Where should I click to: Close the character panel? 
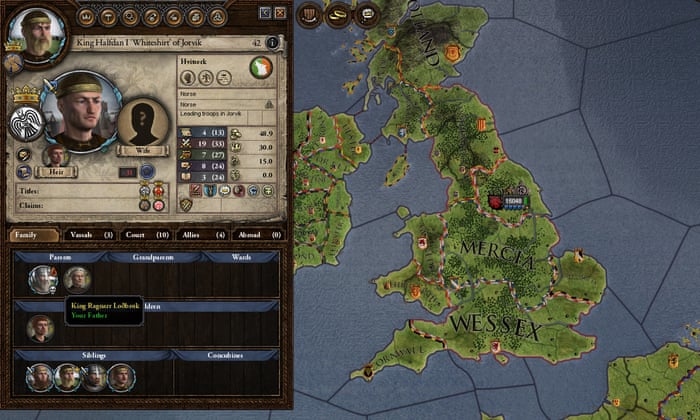pyautogui.click(x=280, y=12)
